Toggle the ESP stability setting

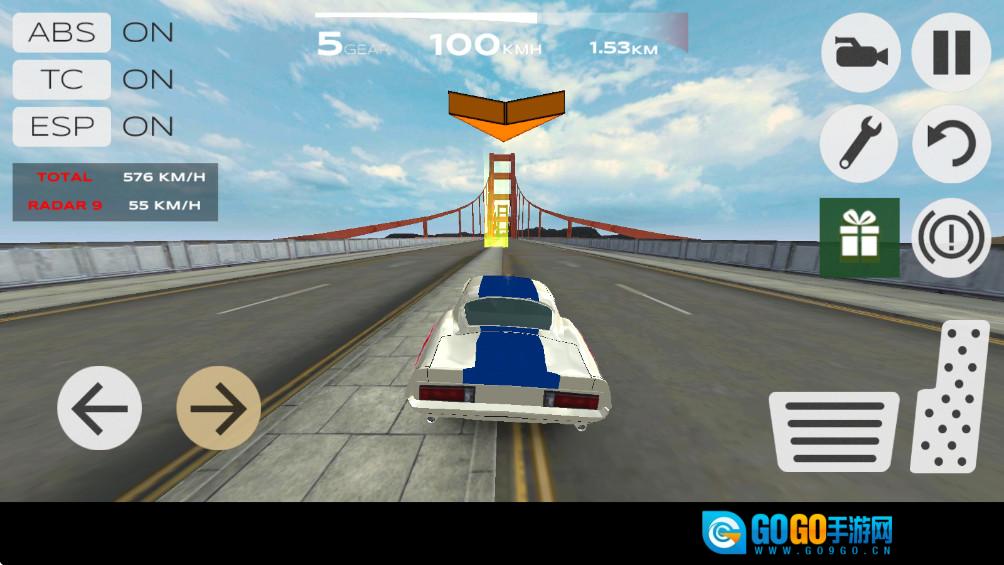point(62,126)
